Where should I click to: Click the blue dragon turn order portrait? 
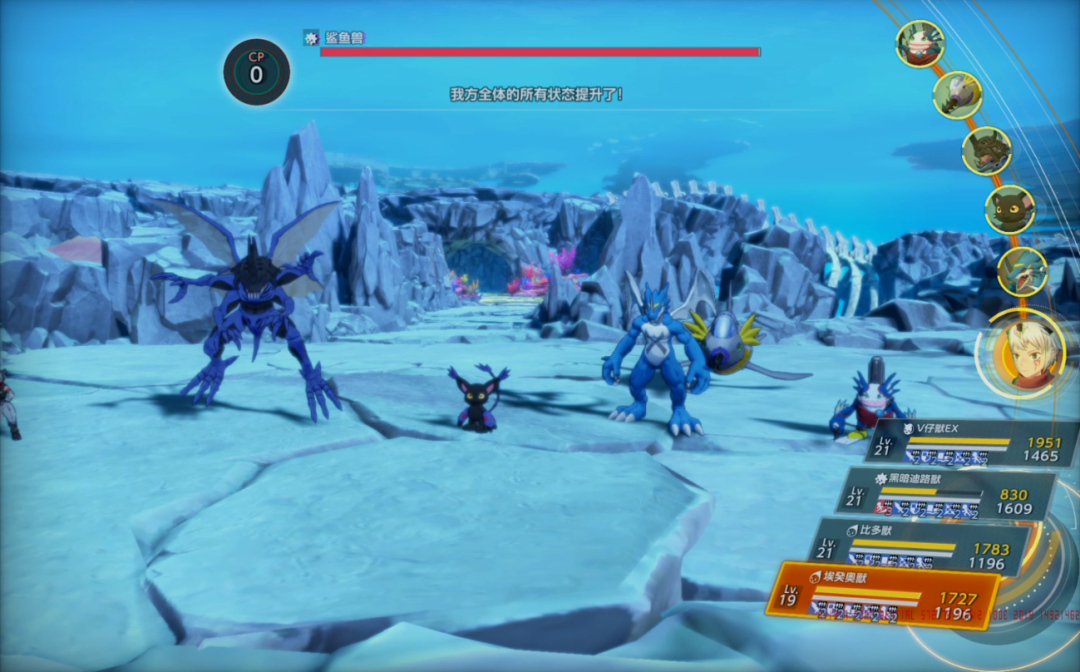pyautogui.click(x=1022, y=271)
